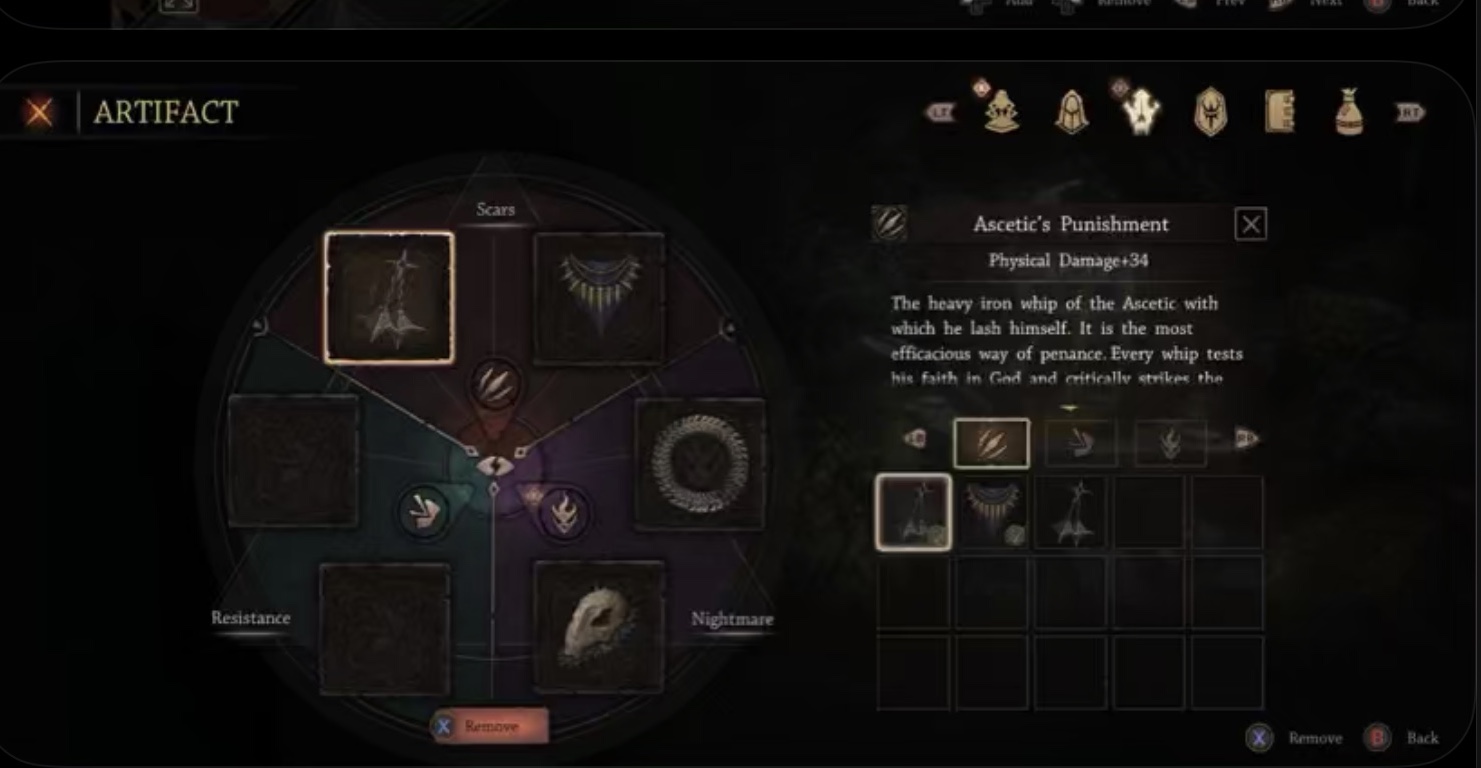Choose the unmarked whip in inventory grid
Image resolution: width=1481 pixels, height=768 pixels.
click(1070, 512)
